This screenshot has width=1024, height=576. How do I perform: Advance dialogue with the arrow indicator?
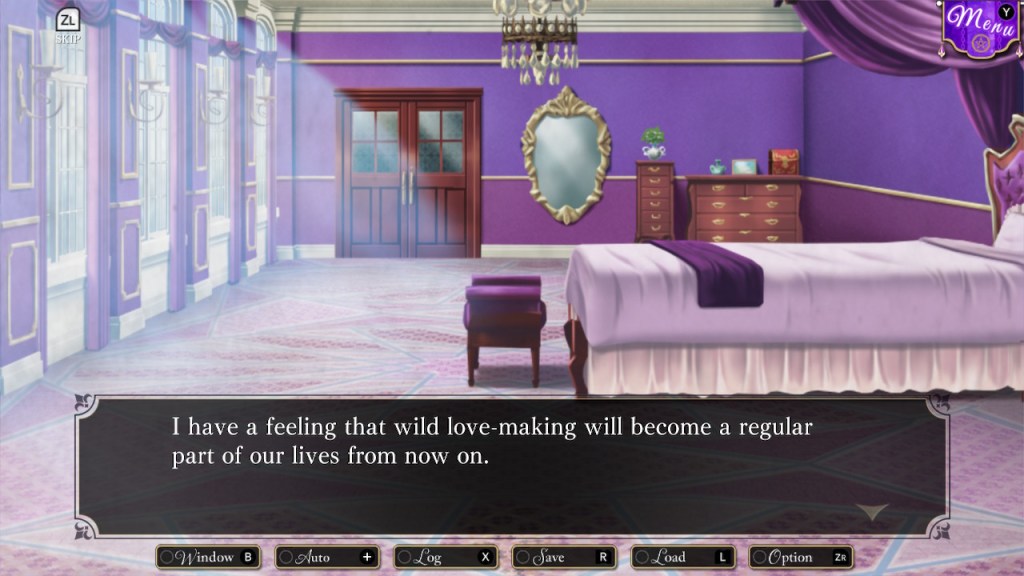(x=872, y=511)
